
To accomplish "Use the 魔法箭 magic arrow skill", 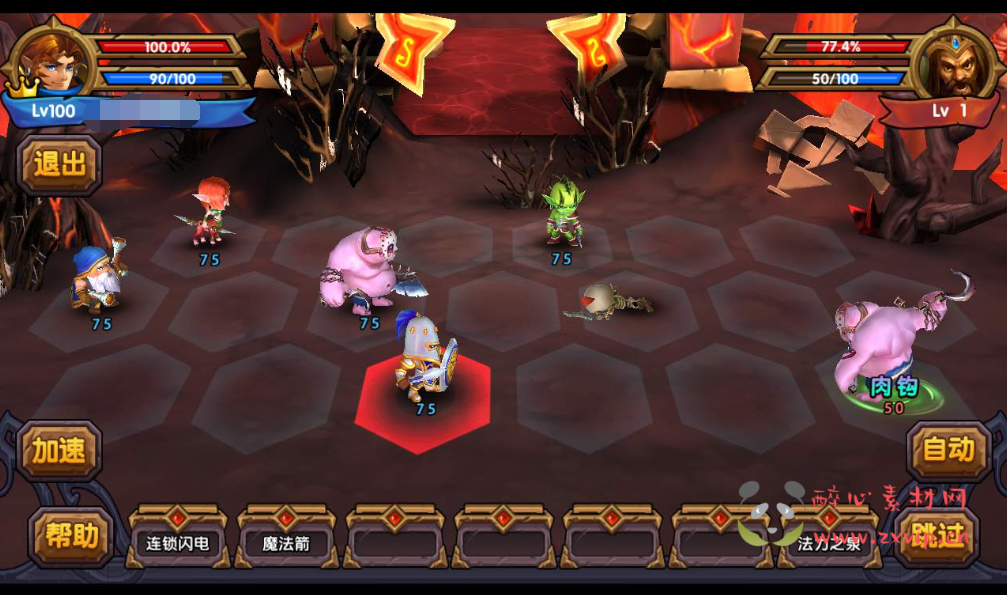I will tap(286, 543).
